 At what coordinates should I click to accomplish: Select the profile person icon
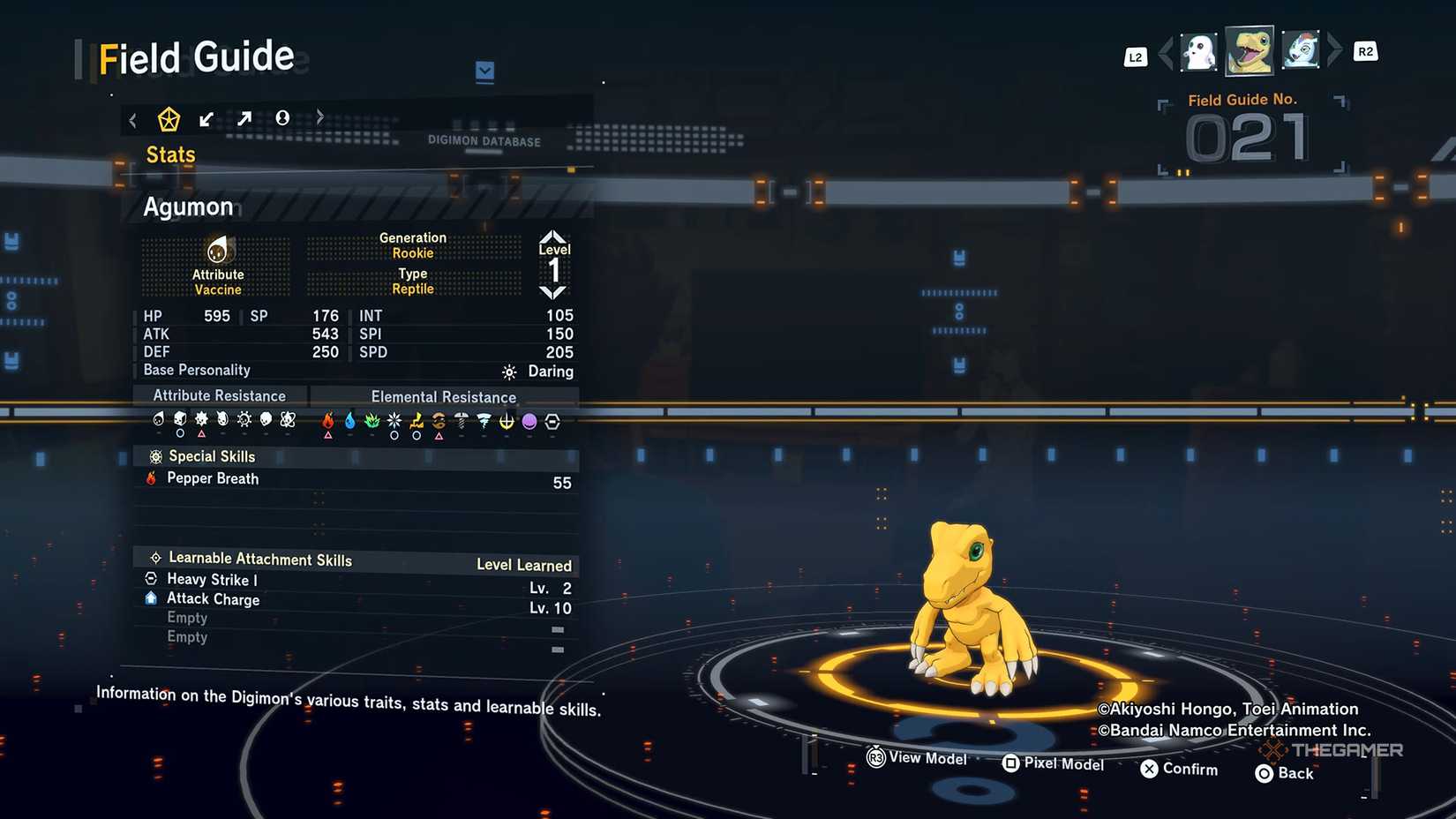click(282, 117)
